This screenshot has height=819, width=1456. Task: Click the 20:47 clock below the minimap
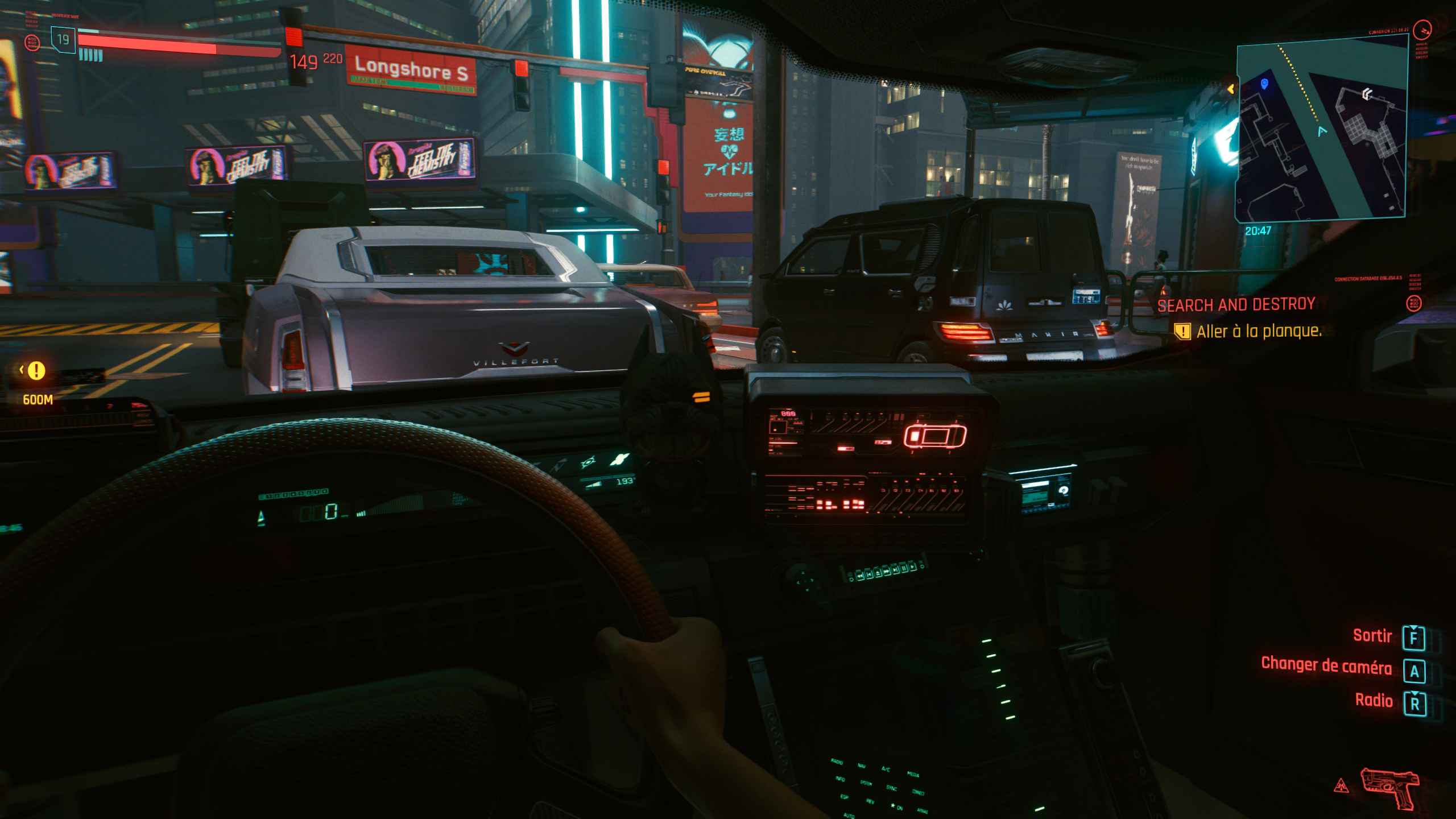coord(1259,230)
